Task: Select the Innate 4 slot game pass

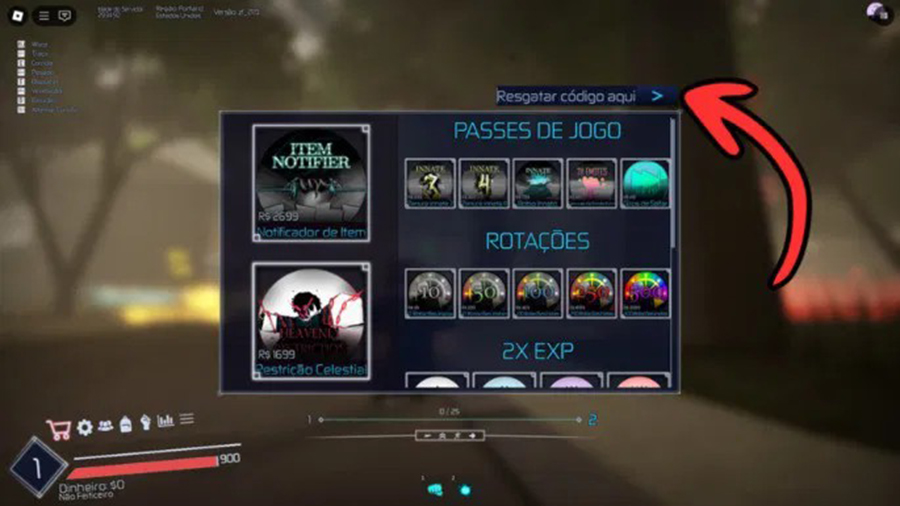Action: 484,183
